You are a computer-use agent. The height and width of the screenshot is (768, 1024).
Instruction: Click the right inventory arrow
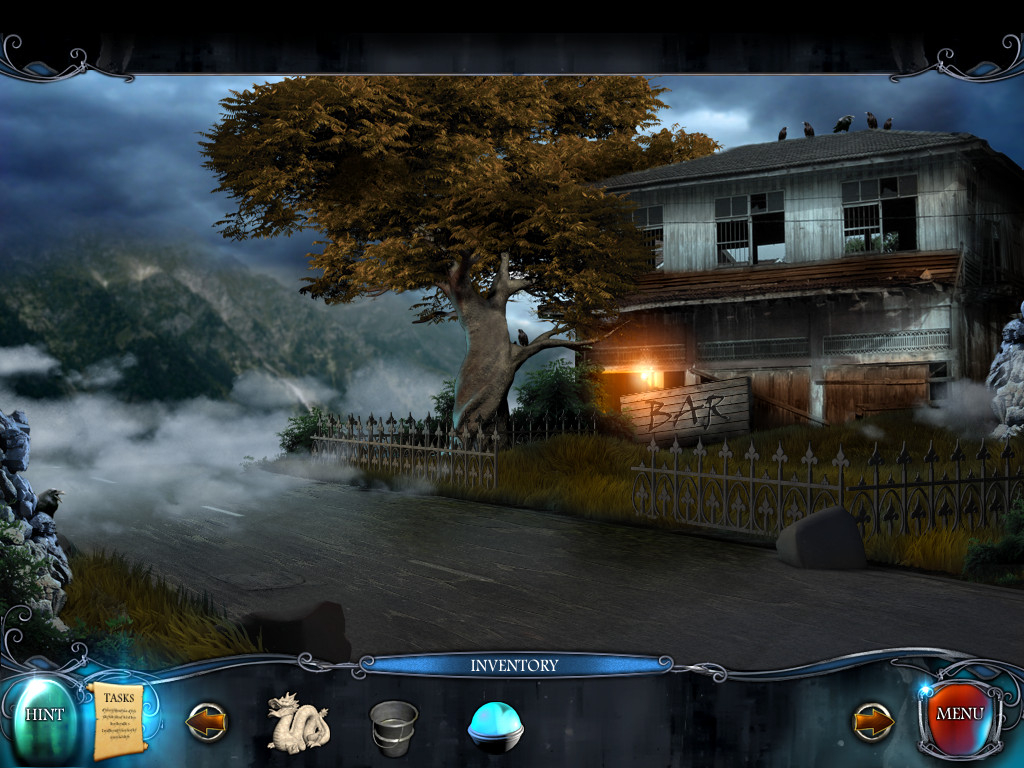click(x=873, y=722)
